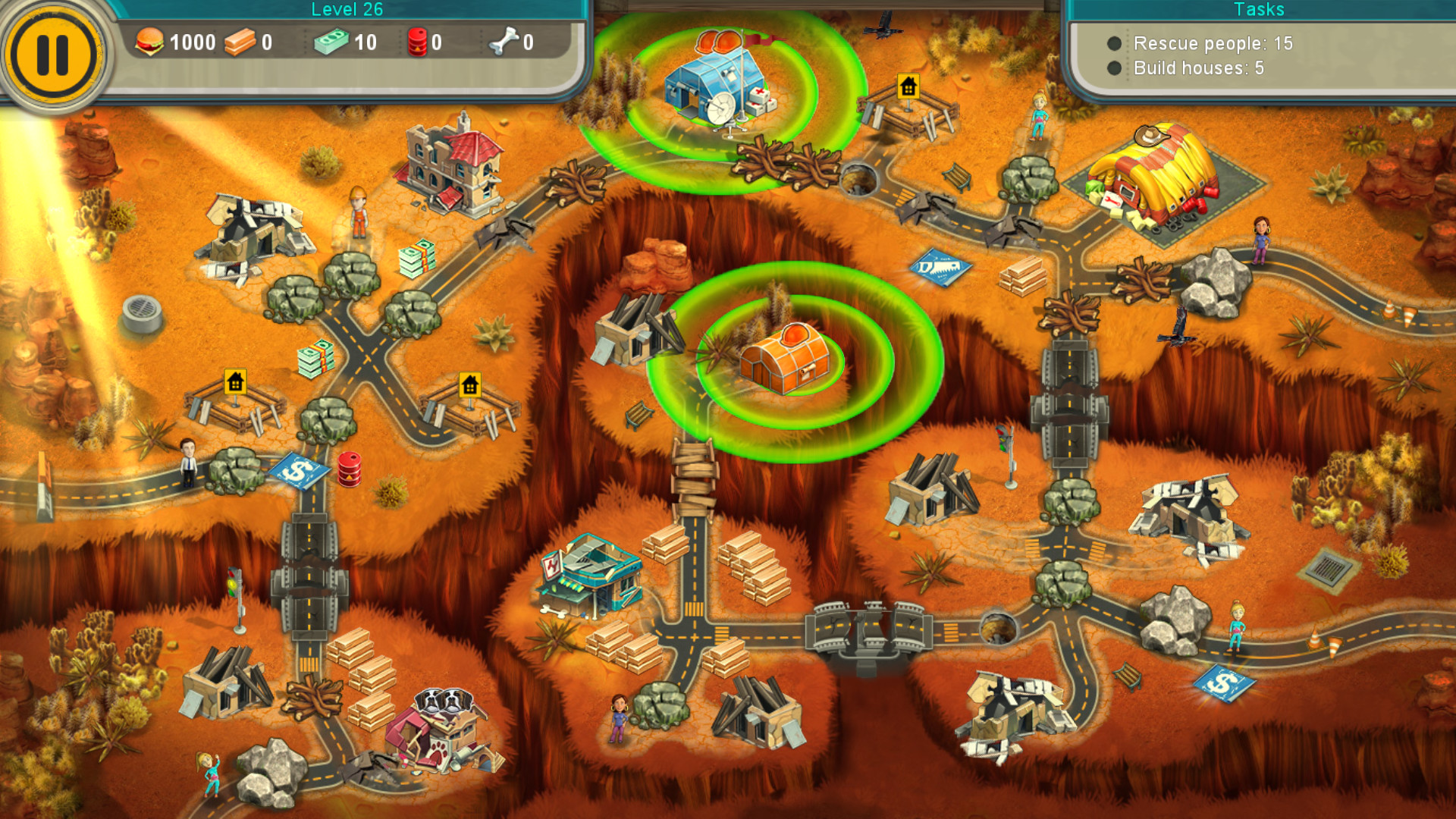Viewport: 1456px width, 819px height.
Task: Select the wooden planks resource icon
Action: (240, 43)
